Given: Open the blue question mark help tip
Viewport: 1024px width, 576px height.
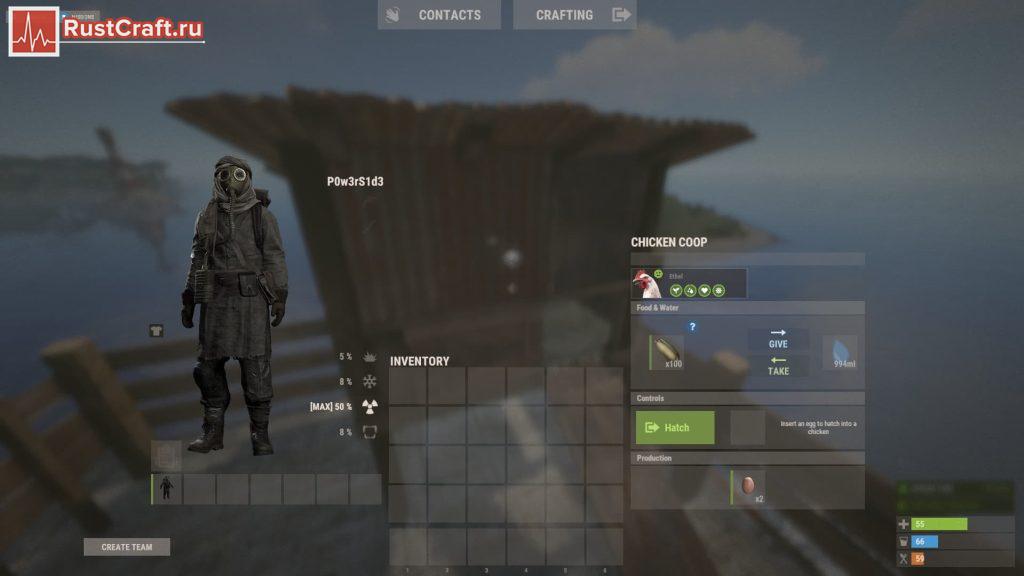Looking at the screenshot, I should (692, 326).
